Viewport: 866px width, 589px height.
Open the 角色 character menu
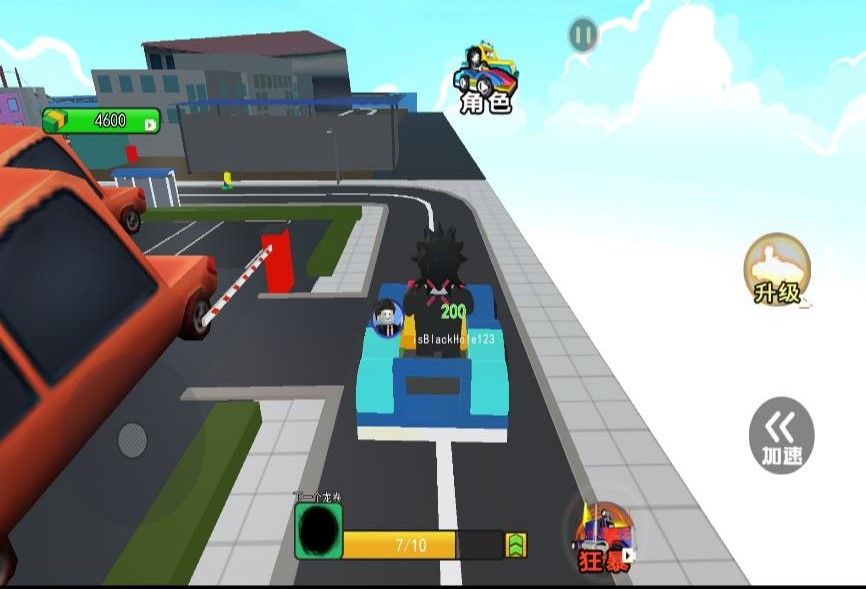486,77
